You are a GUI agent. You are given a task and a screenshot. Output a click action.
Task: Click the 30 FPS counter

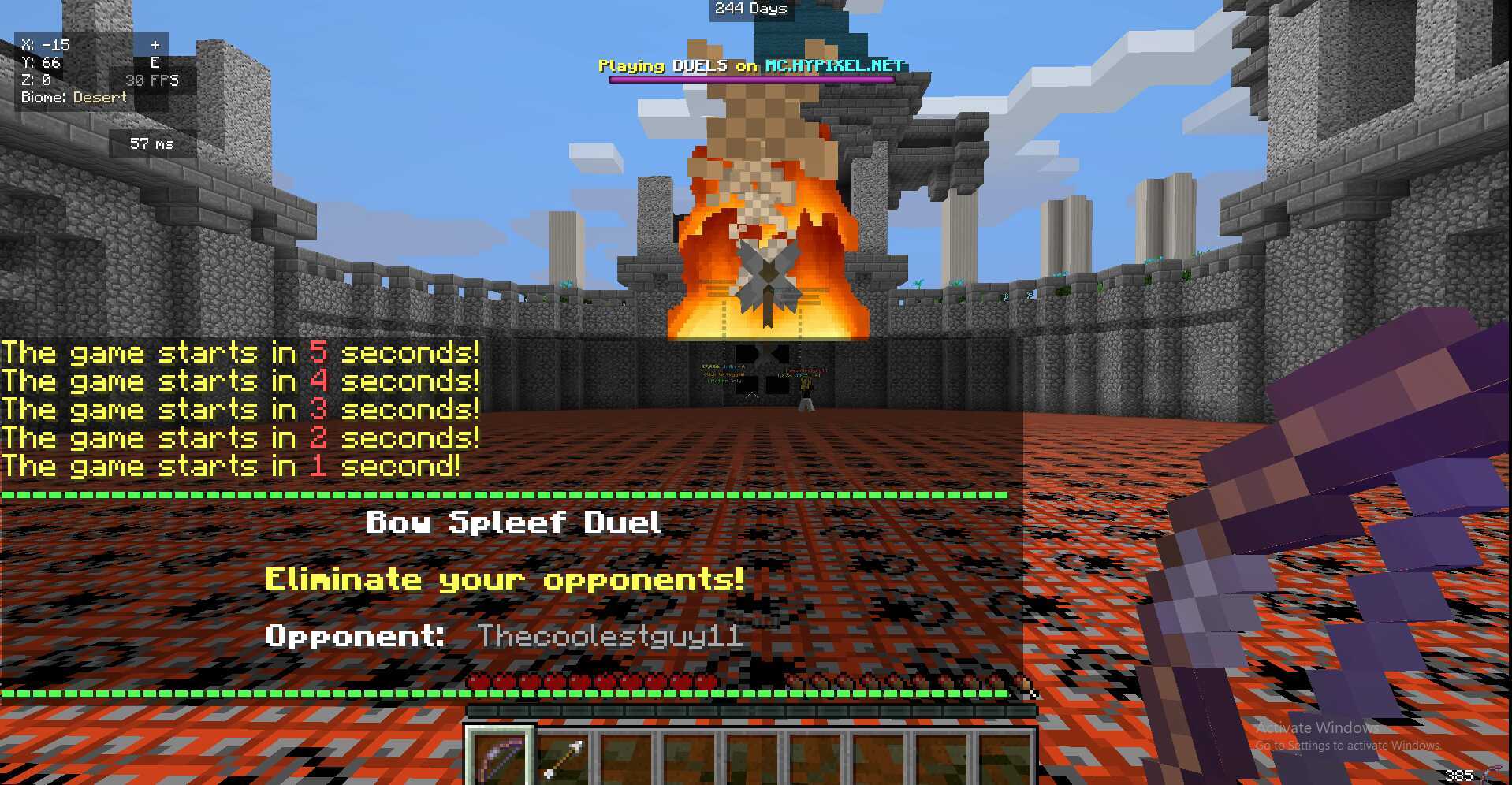point(153,80)
